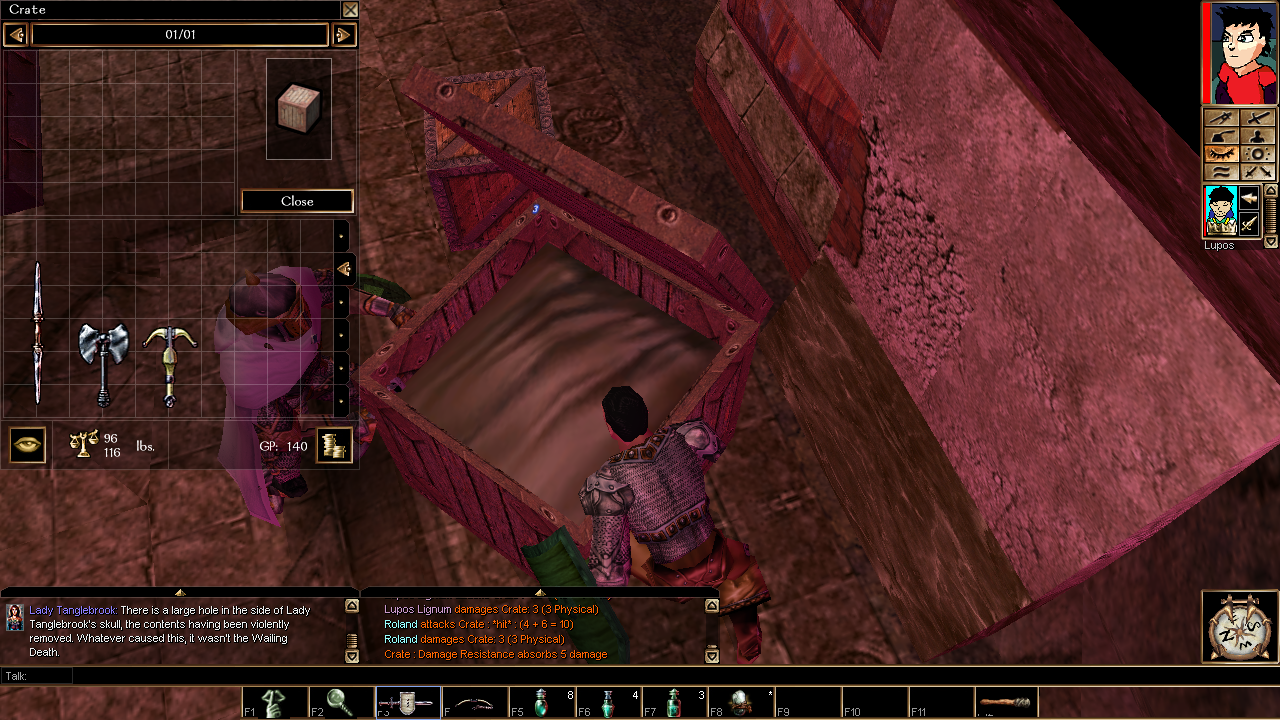Image resolution: width=1280 pixels, height=720 pixels.
Task: Select the F3 sword and shield quickslot
Action: pyautogui.click(x=408, y=703)
